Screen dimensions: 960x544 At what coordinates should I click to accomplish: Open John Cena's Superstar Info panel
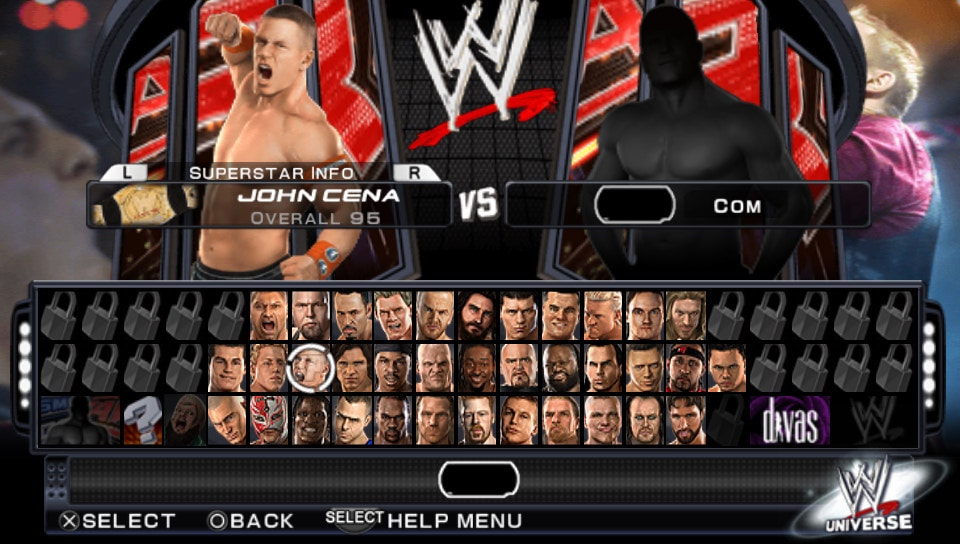[x=270, y=172]
